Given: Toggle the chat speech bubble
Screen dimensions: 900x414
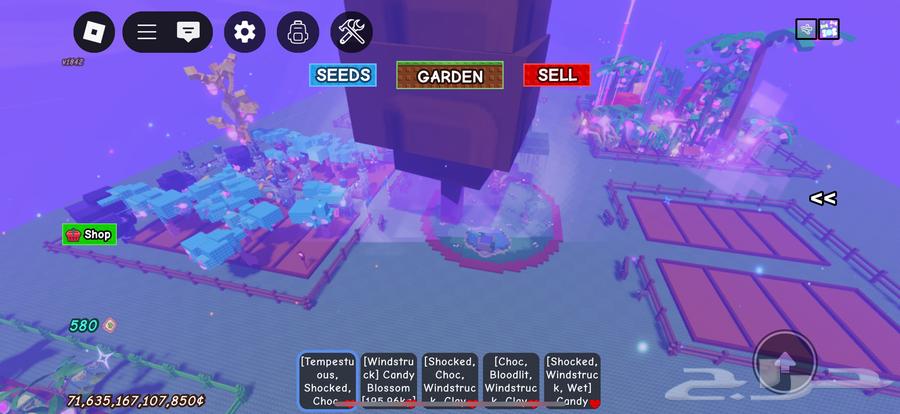Looking at the screenshot, I should [187, 32].
